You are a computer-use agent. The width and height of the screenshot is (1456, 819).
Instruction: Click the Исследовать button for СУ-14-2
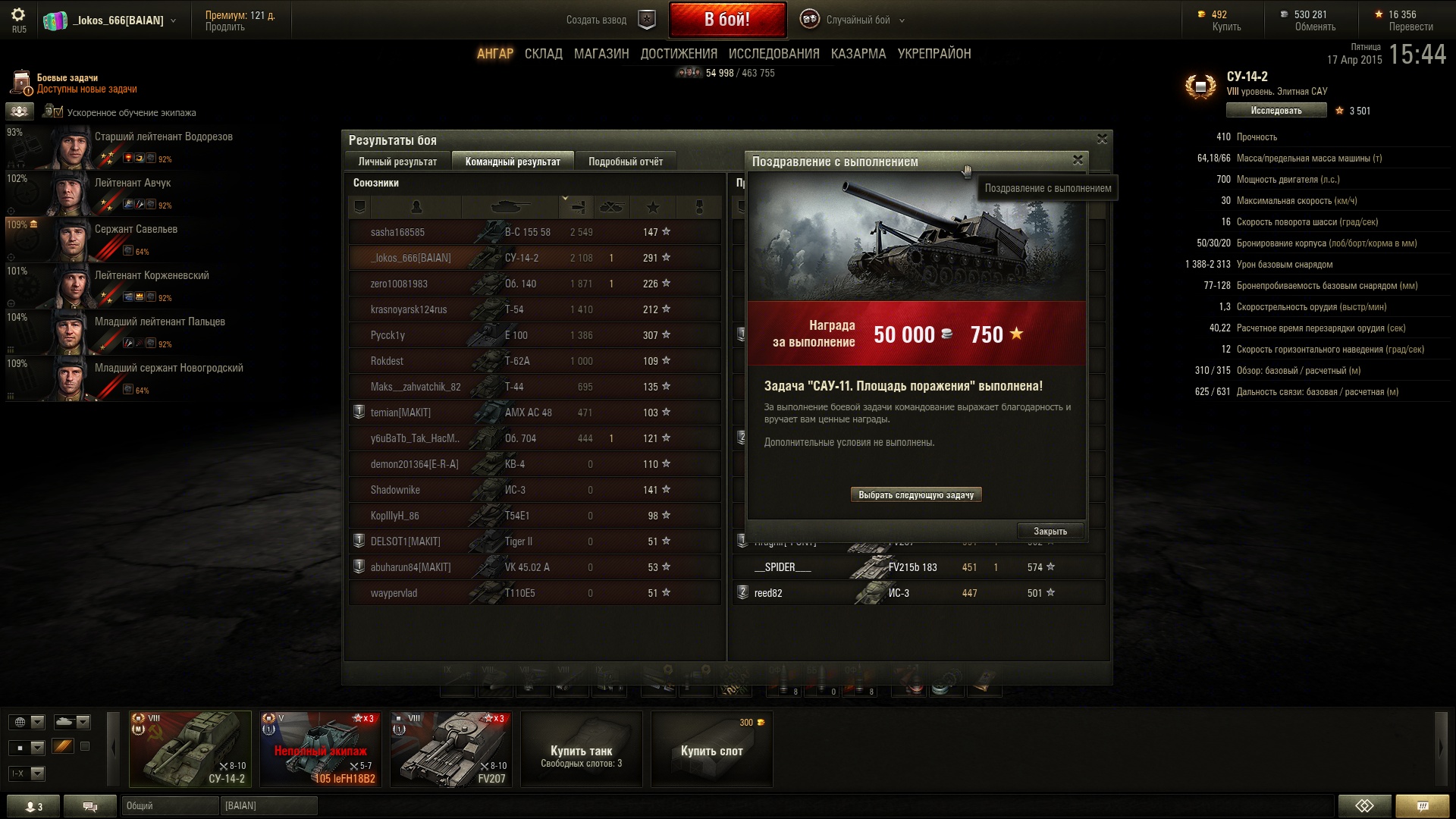pyautogui.click(x=1276, y=111)
